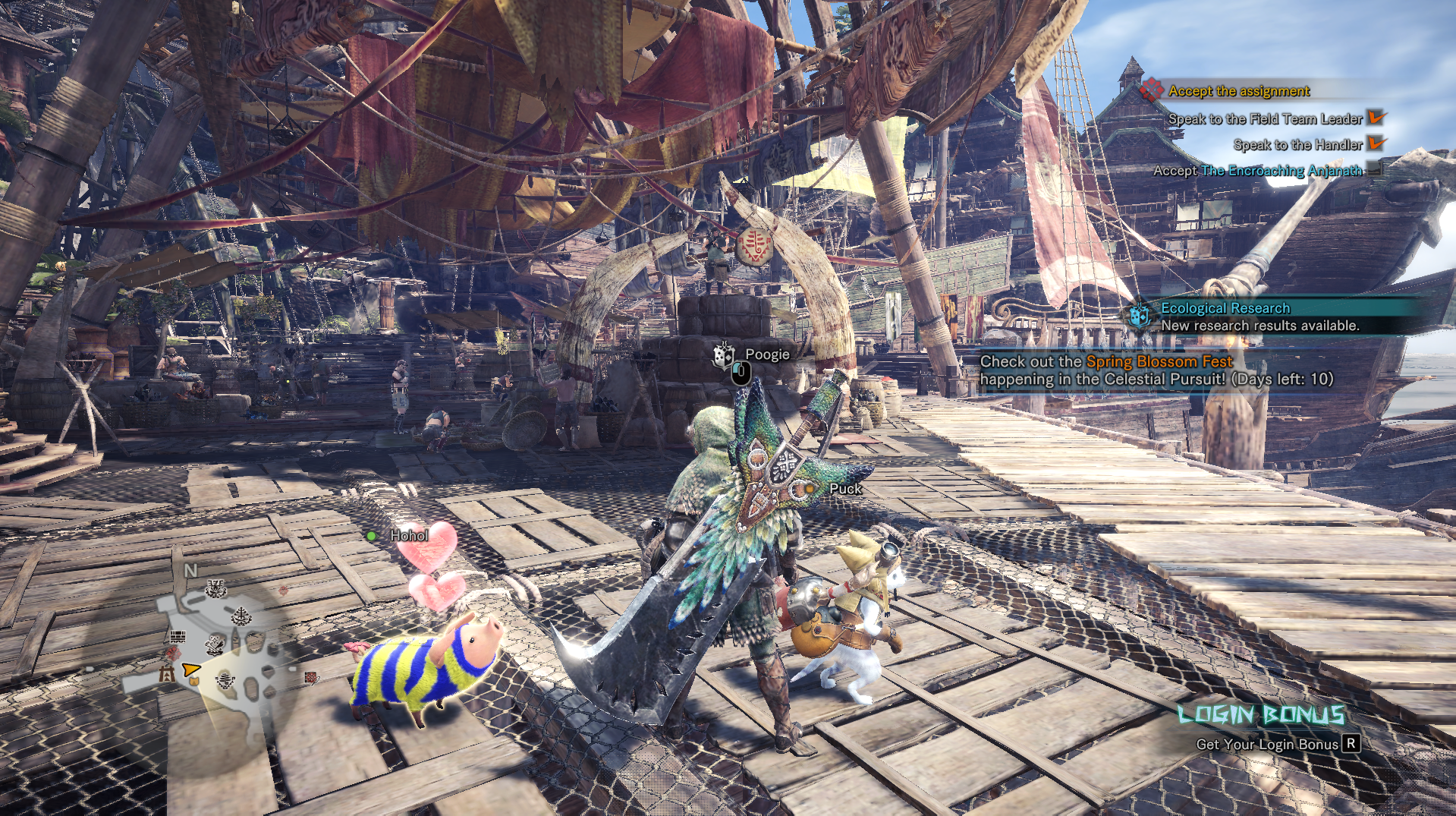This screenshot has width=1456, height=816.
Task: Select the Accept the assignment quest header
Action: pos(1238,91)
